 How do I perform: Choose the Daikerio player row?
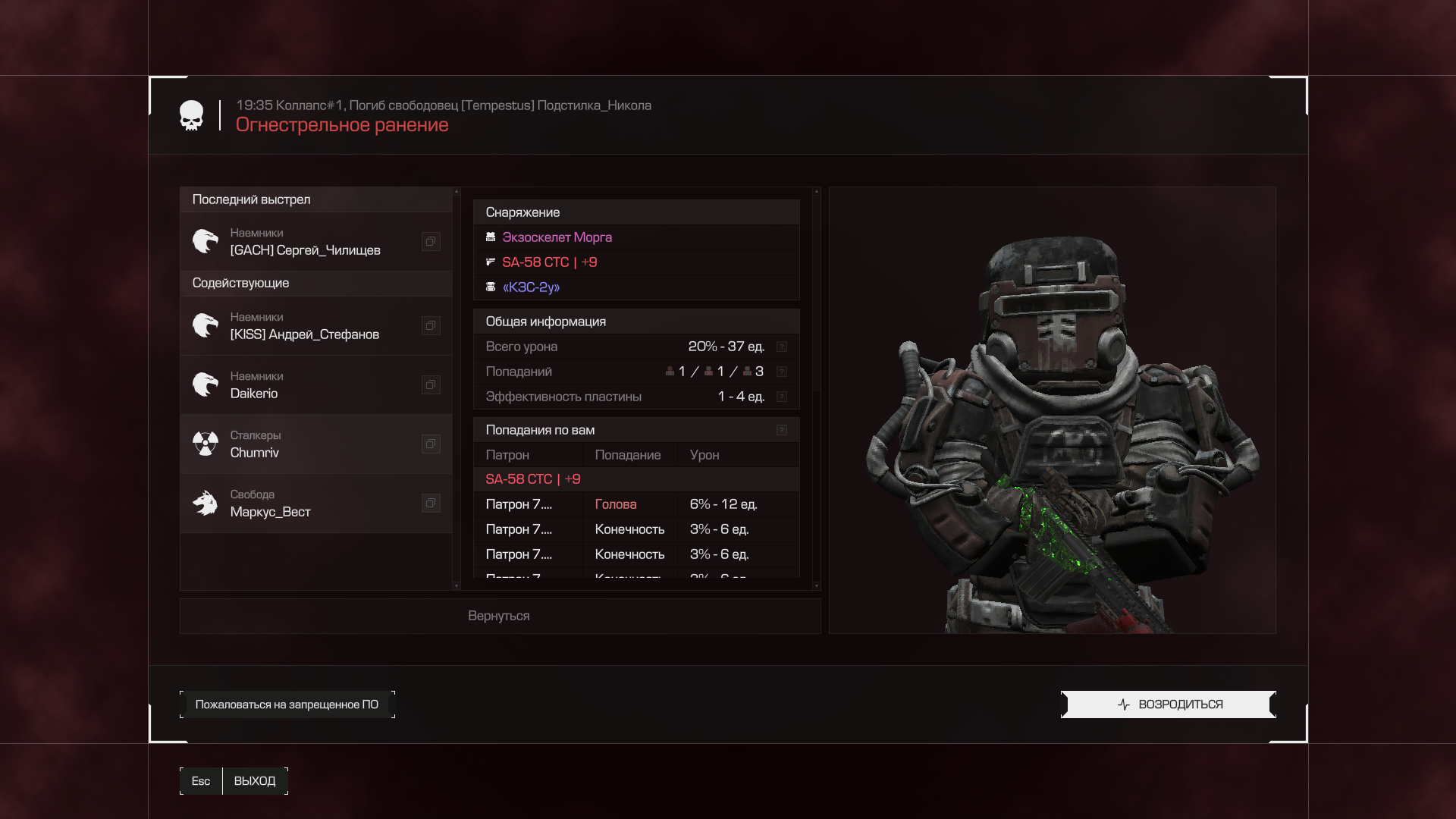[305, 385]
